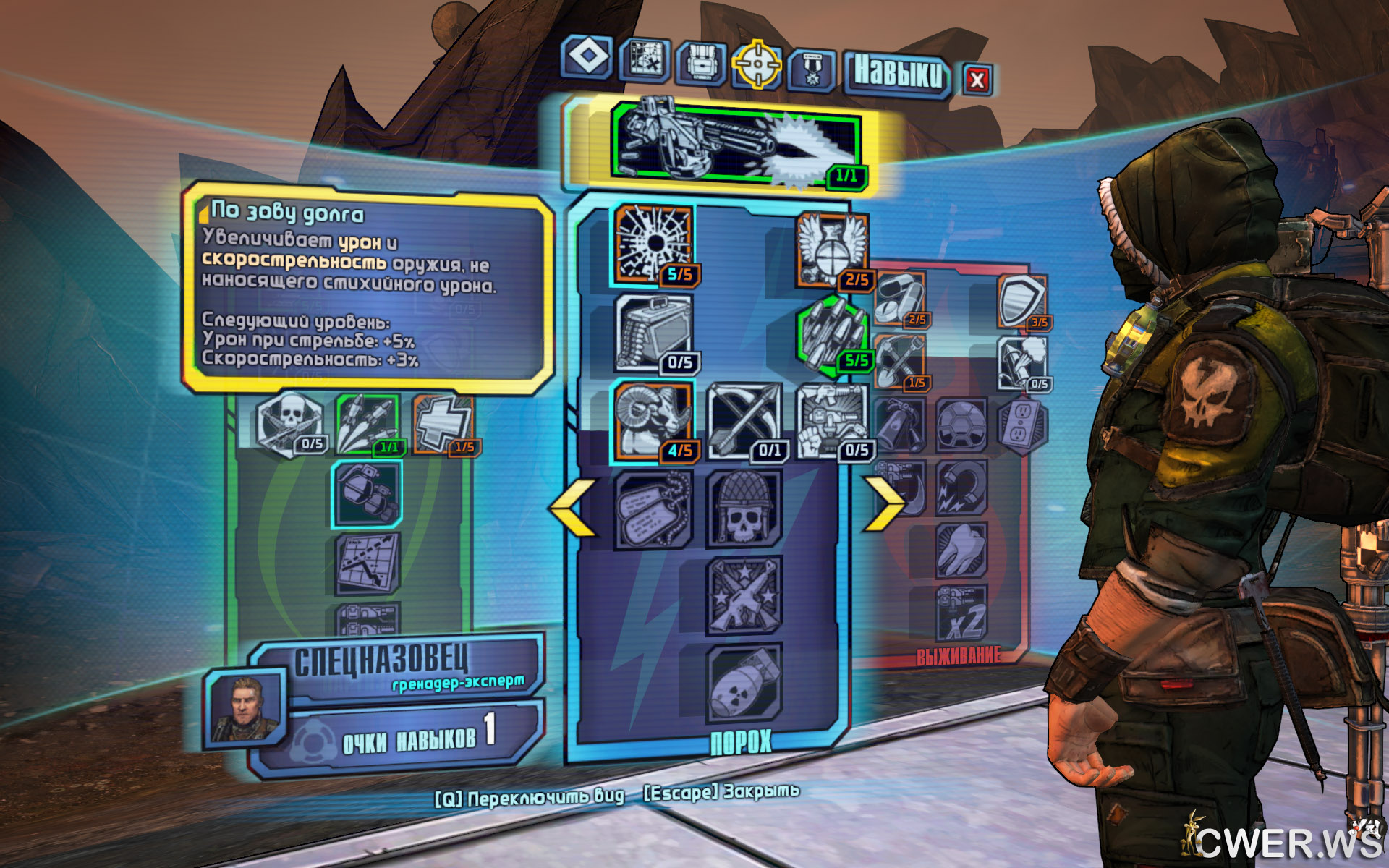This screenshot has height=868, width=1389.
Task: Choose the crossed rifles with stars skill
Action: [x=744, y=595]
